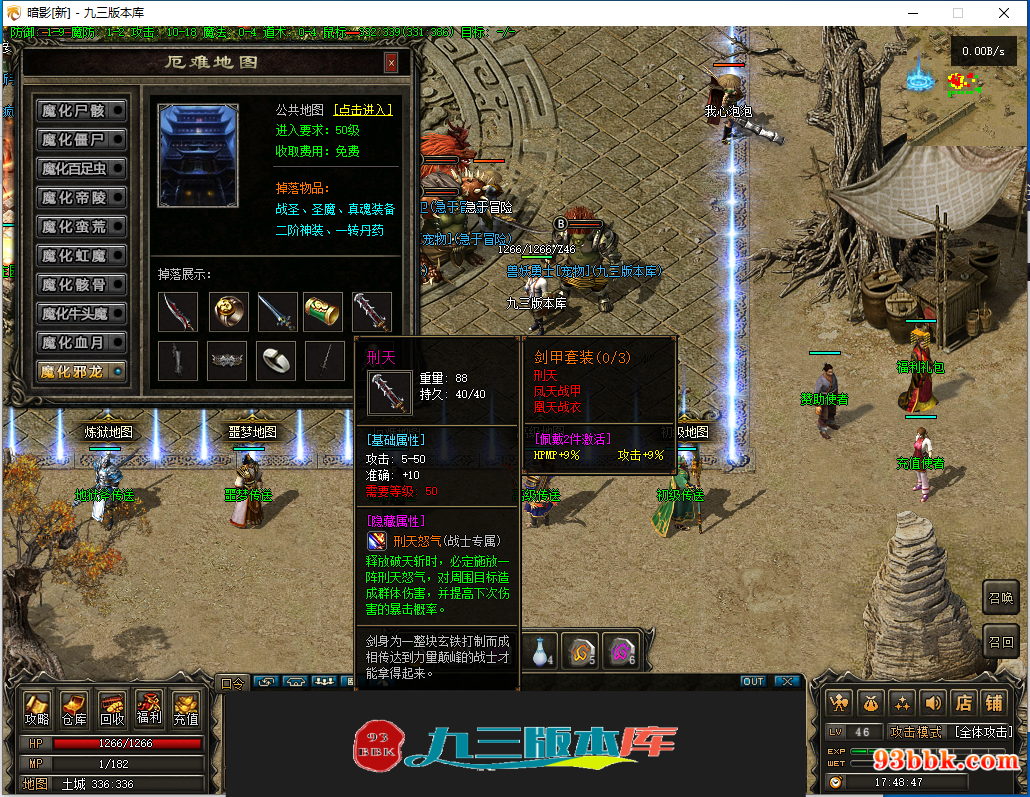Choose the 魔化牛头魔 map entry
1030x797 pixels.
(81, 313)
